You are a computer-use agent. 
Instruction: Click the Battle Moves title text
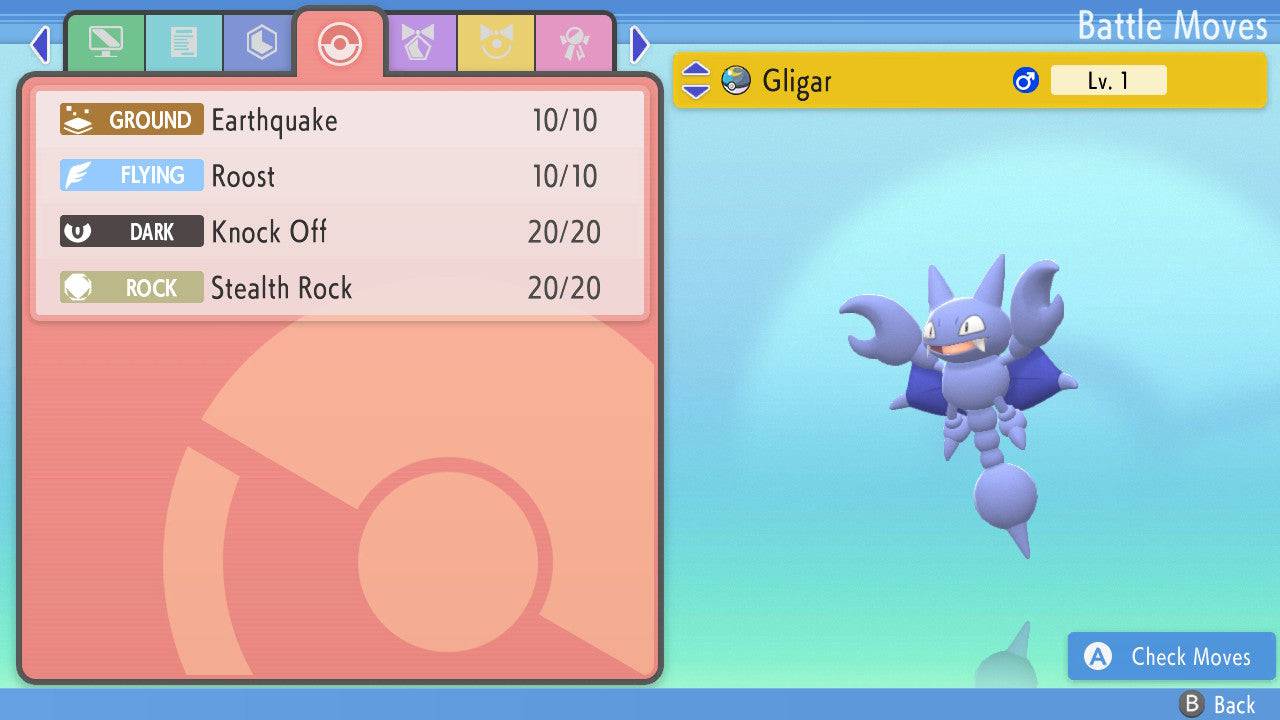point(1172,26)
